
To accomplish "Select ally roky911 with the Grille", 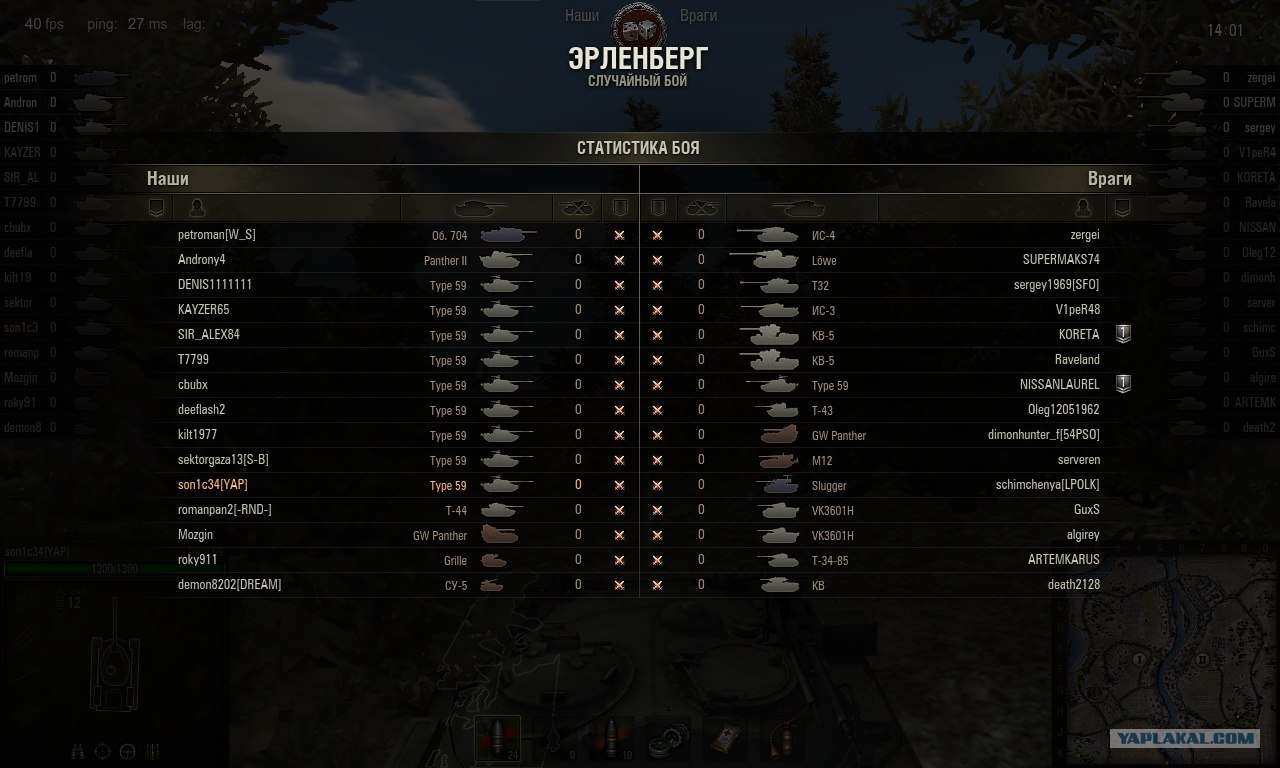I will [197, 560].
